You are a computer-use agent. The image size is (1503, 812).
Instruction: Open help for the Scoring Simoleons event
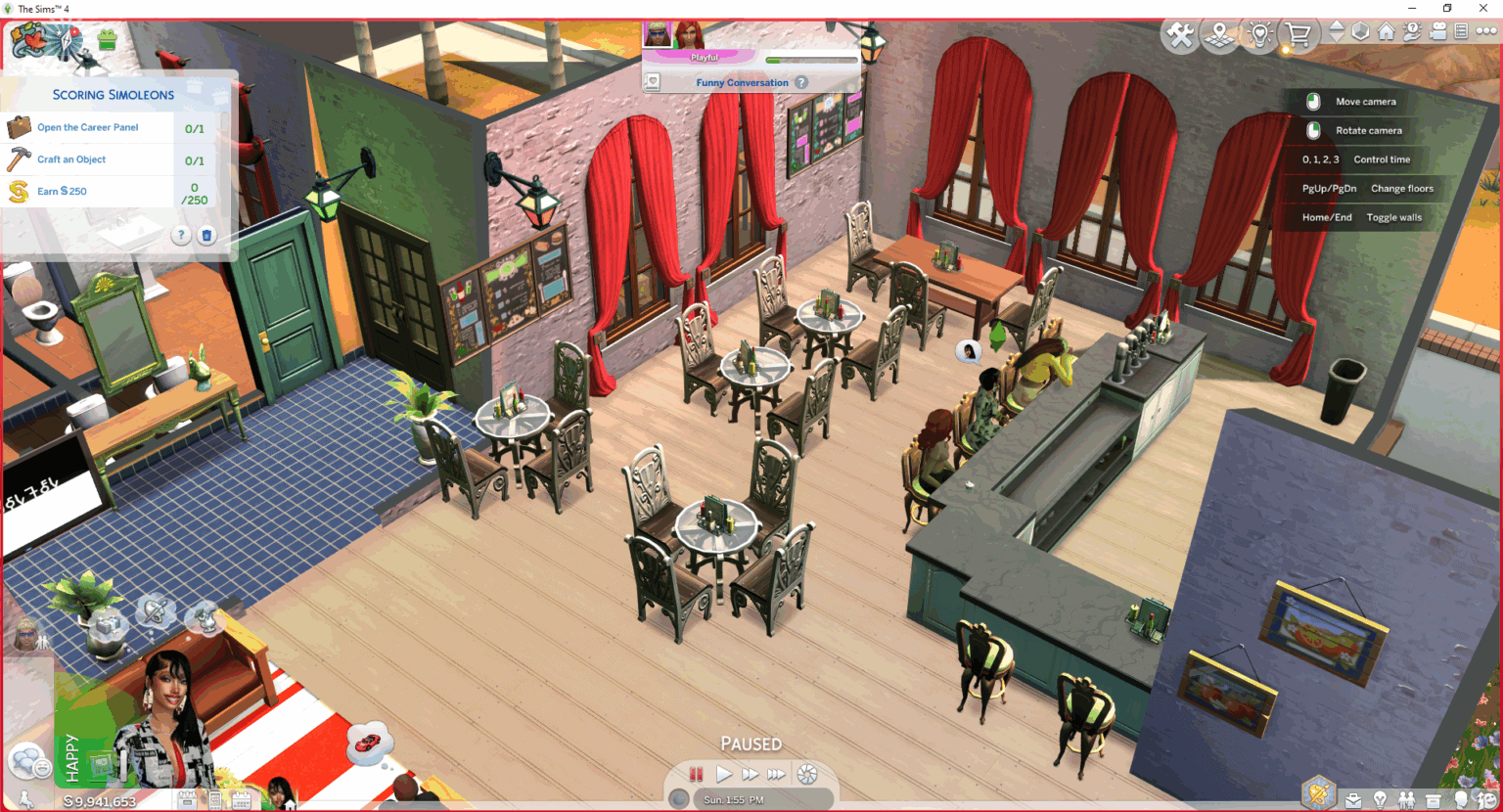180,235
